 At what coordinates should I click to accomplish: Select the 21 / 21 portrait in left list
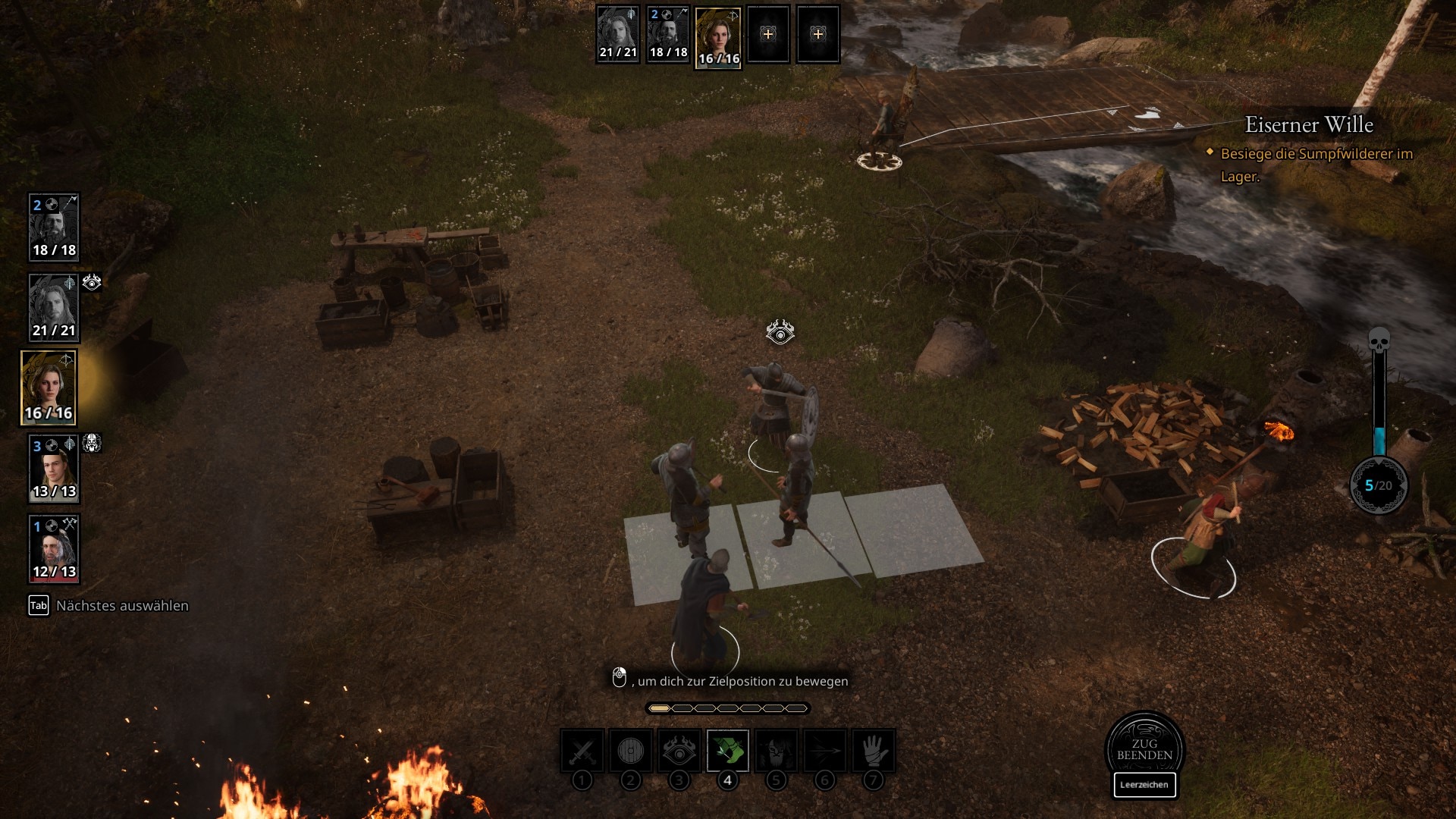tap(54, 307)
